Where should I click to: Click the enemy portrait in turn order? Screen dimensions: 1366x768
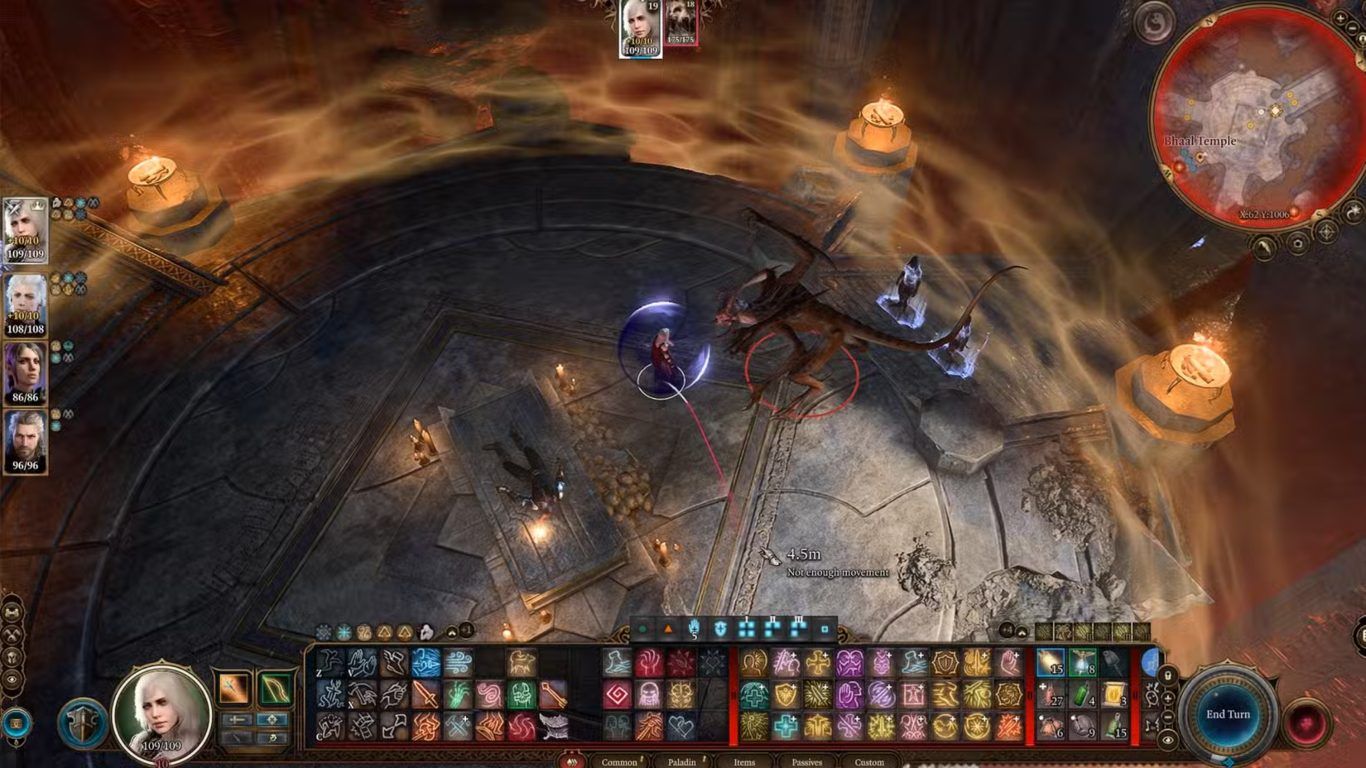[x=682, y=22]
